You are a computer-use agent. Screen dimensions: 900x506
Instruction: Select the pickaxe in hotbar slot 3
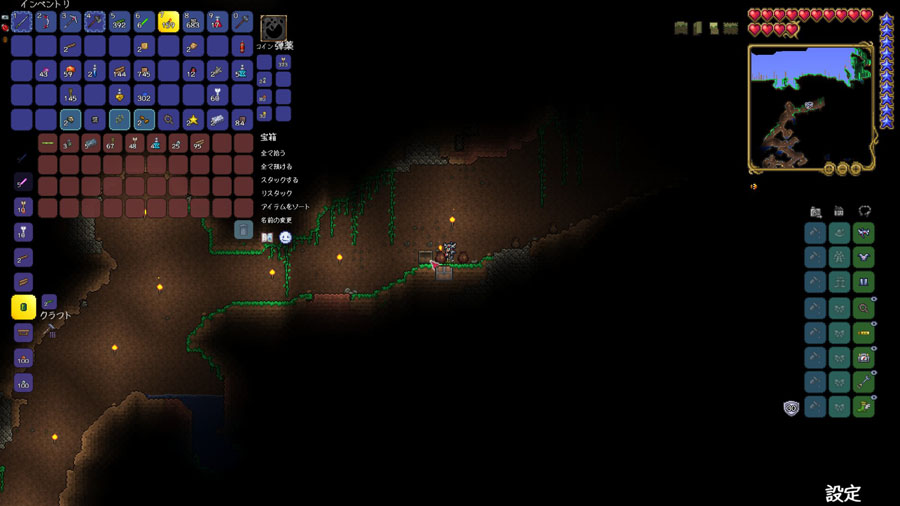71,21
